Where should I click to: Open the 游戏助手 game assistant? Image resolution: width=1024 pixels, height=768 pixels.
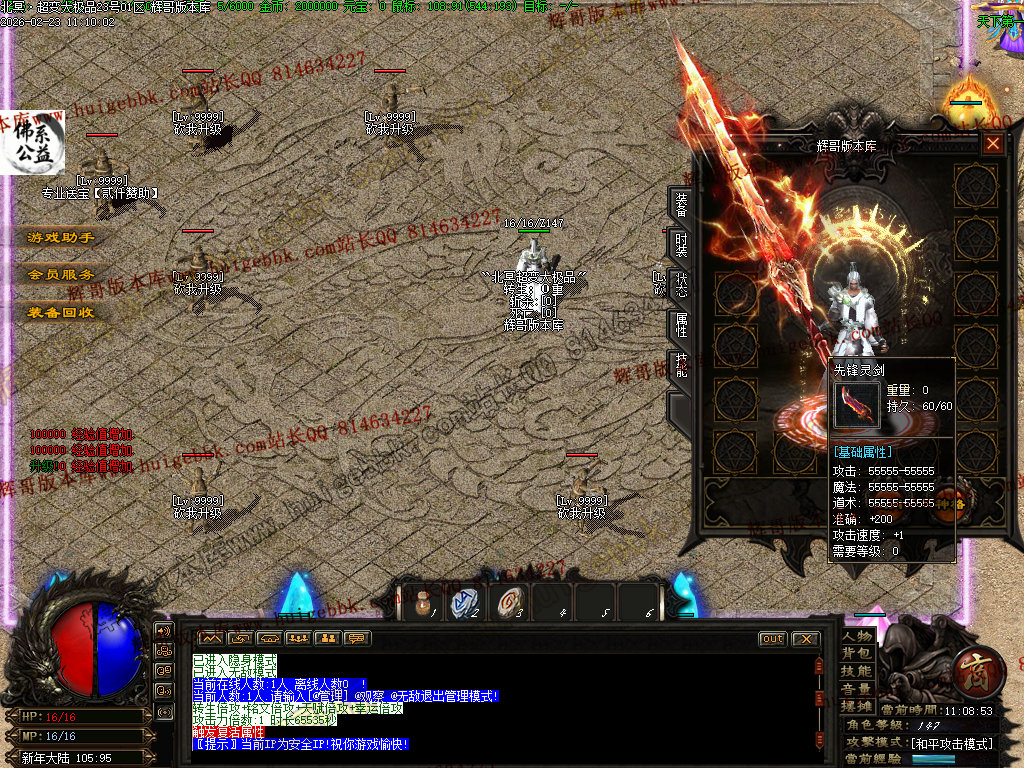pyautogui.click(x=61, y=238)
